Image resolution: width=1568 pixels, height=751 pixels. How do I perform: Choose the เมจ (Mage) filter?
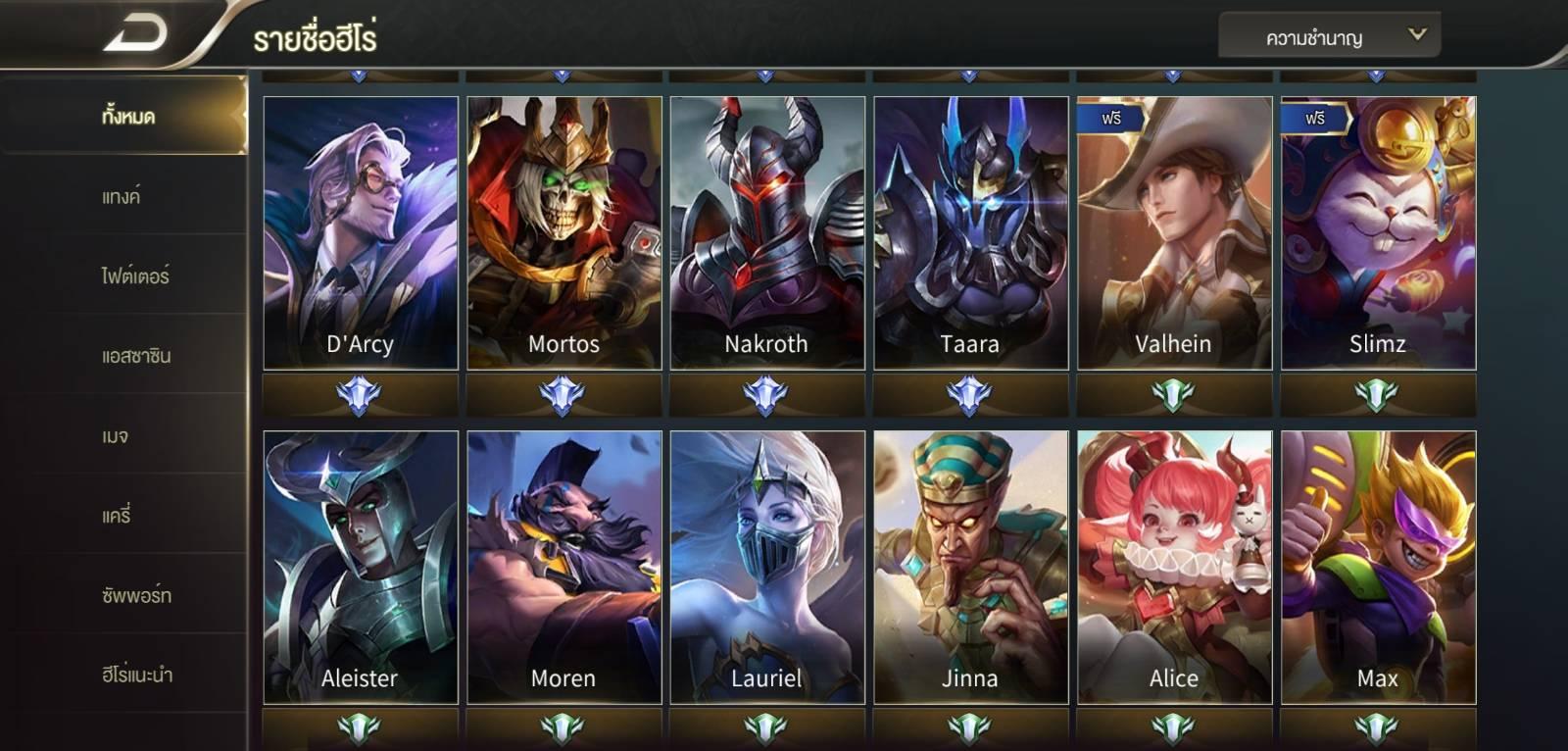click(116, 435)
